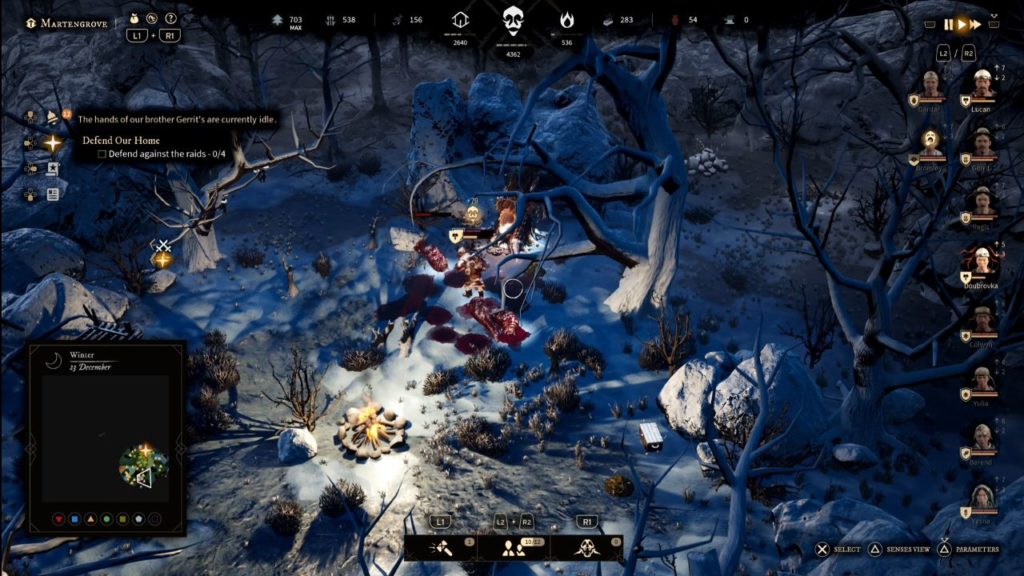Viewport: 1024px width, 576px height.
Task: Pause the game speed
Action: (x=948, y=25)
